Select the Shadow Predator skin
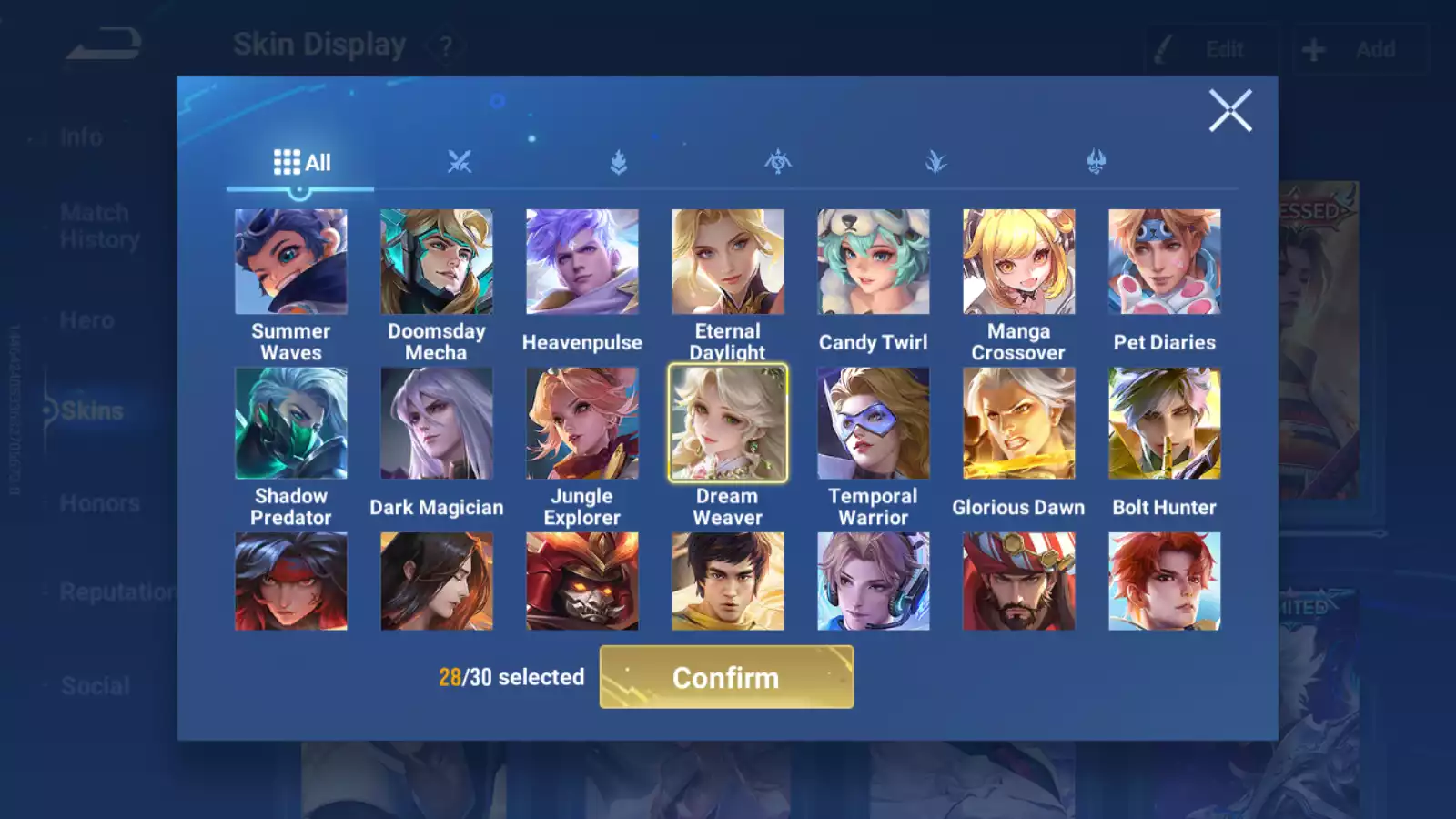 pyautogui.click(x=290, y=423)
